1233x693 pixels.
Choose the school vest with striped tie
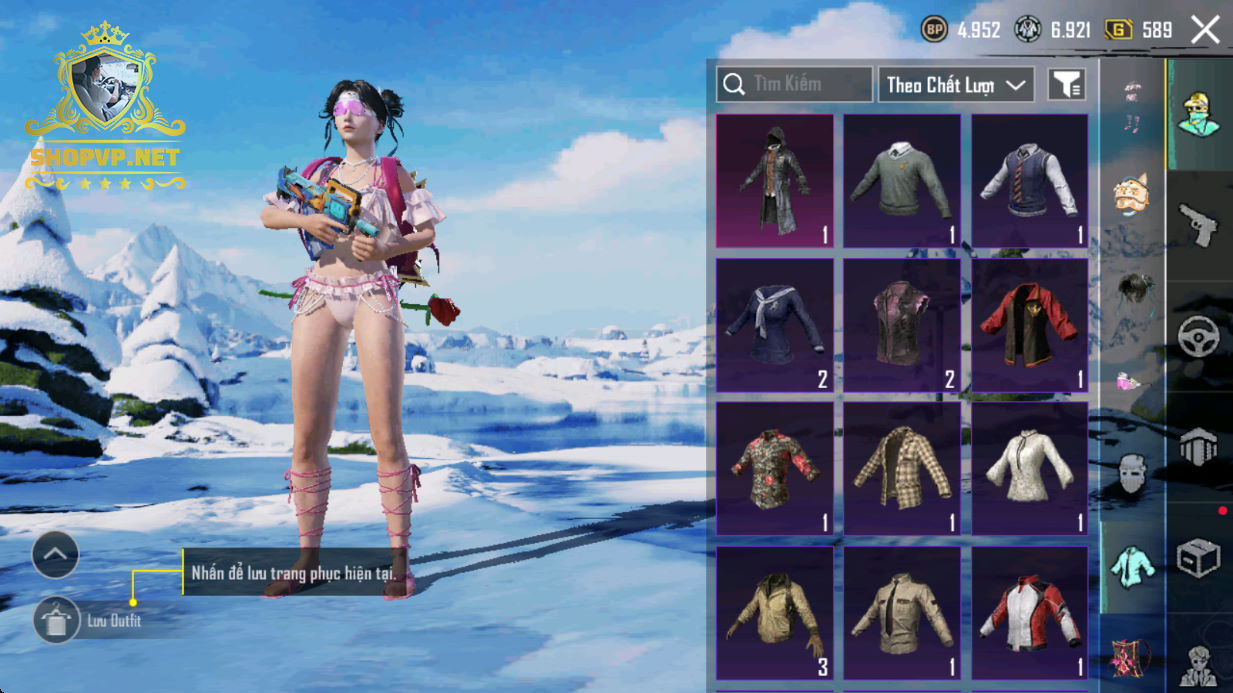1030,181
